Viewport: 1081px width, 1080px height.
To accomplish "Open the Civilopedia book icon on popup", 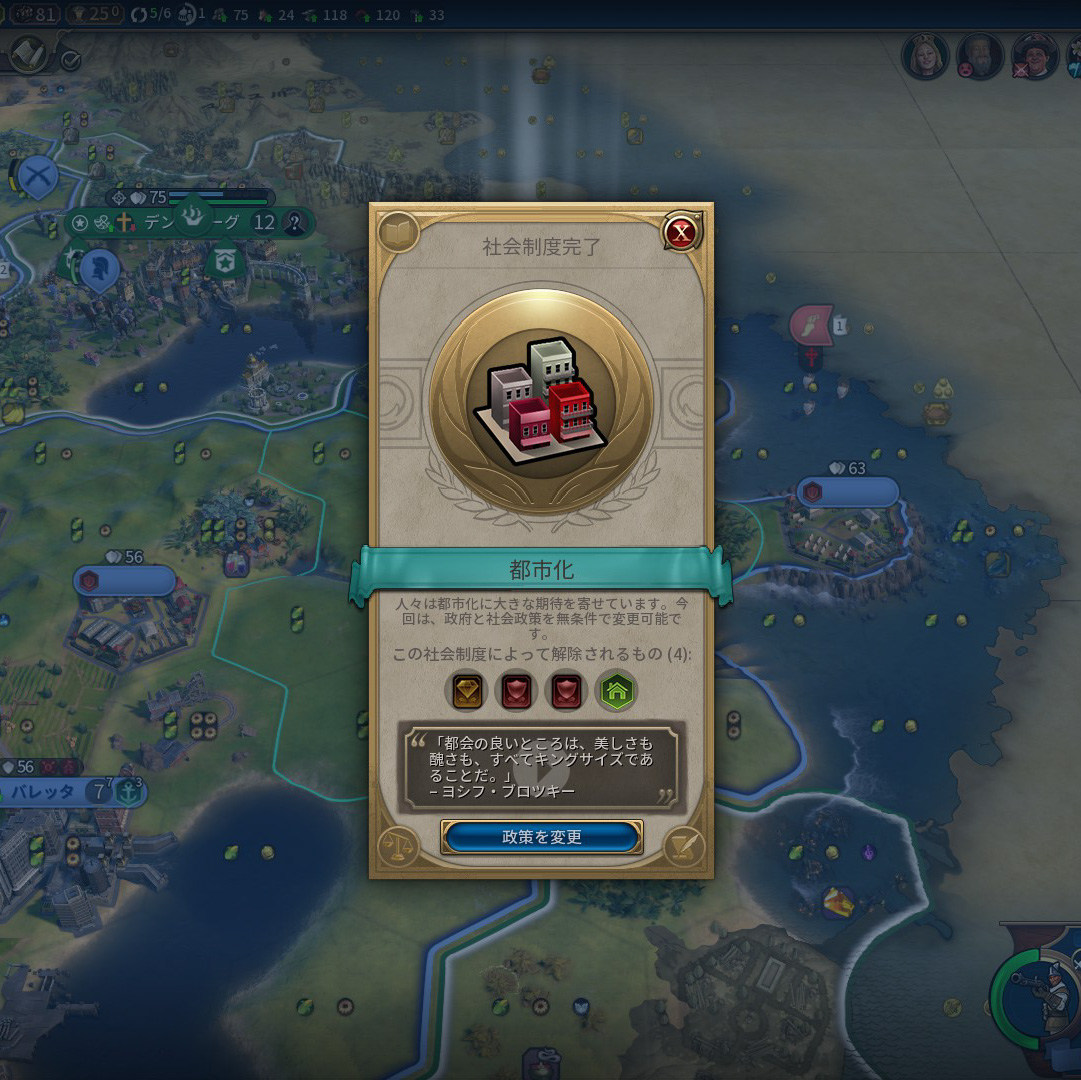I will coord(397,234).
